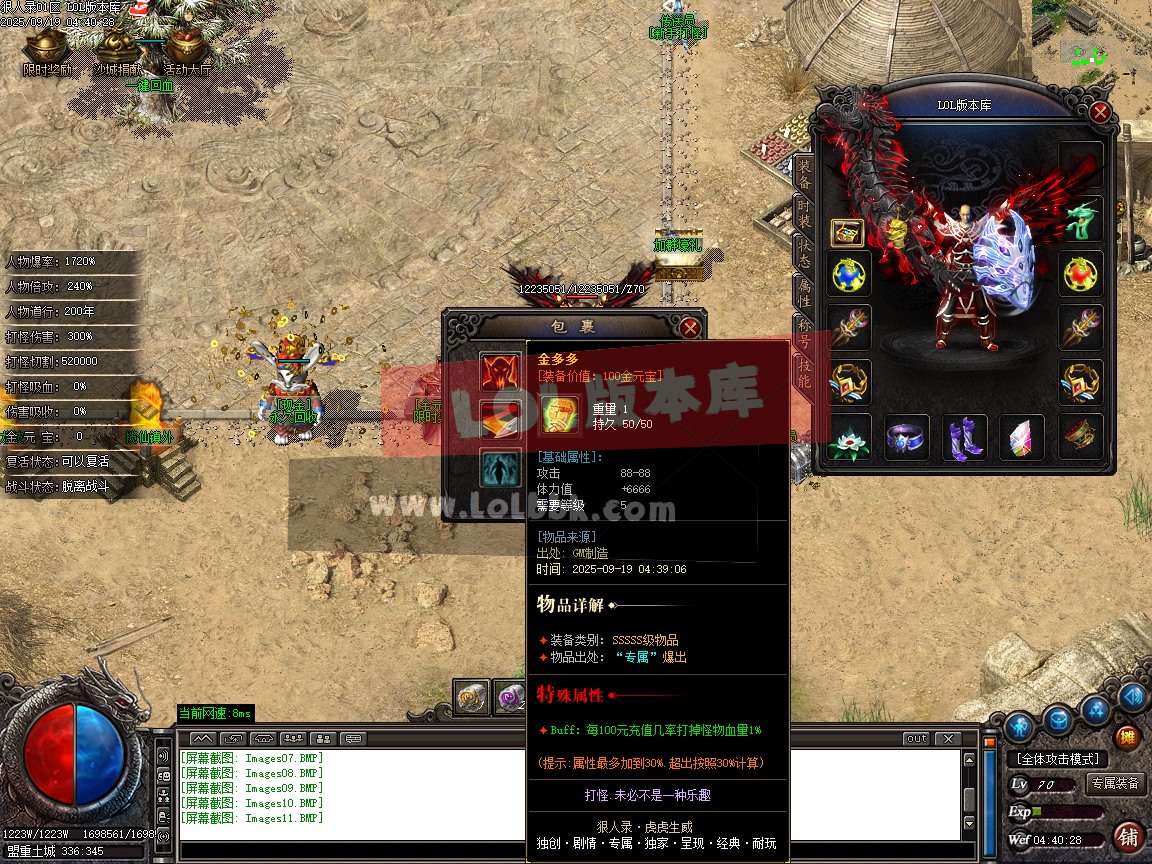Select the purple boots equipment slot
This screenshot has height=864, width=1152.
965,437
